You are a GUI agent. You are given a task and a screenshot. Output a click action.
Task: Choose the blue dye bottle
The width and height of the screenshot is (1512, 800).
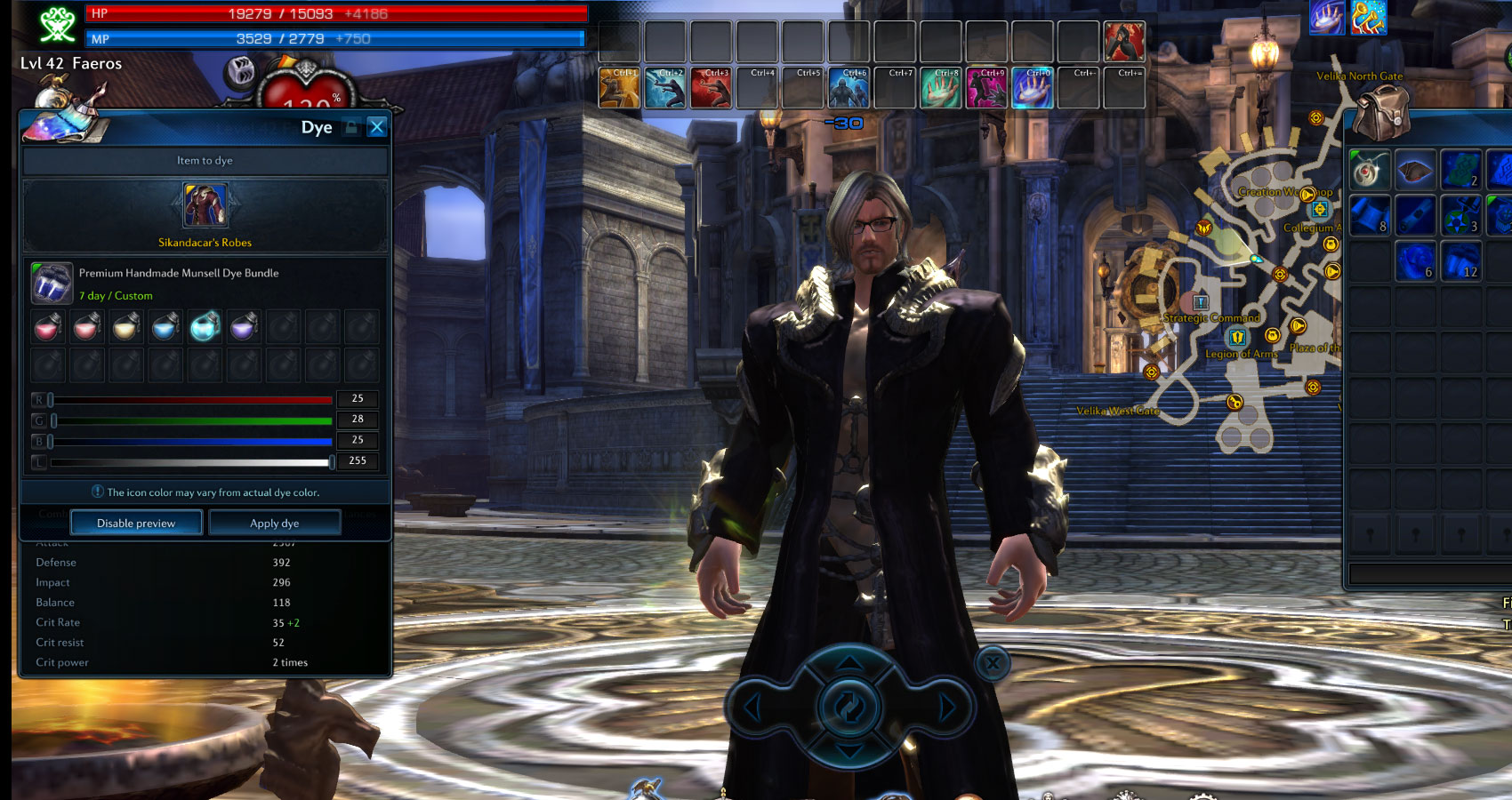[x=165, y=328]
